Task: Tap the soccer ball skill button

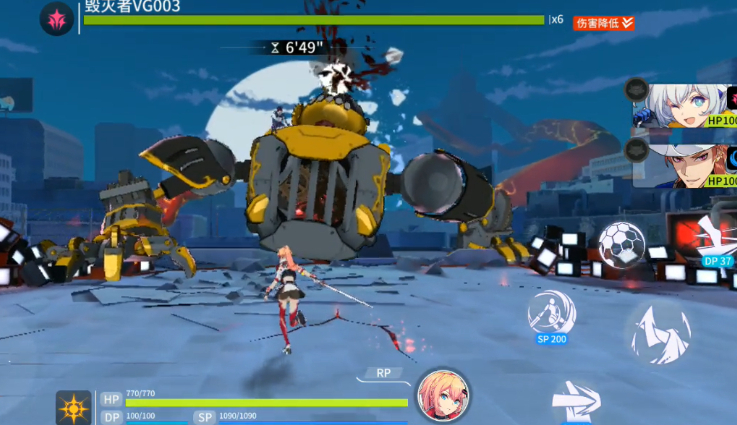Action: [x=621, y=243]
